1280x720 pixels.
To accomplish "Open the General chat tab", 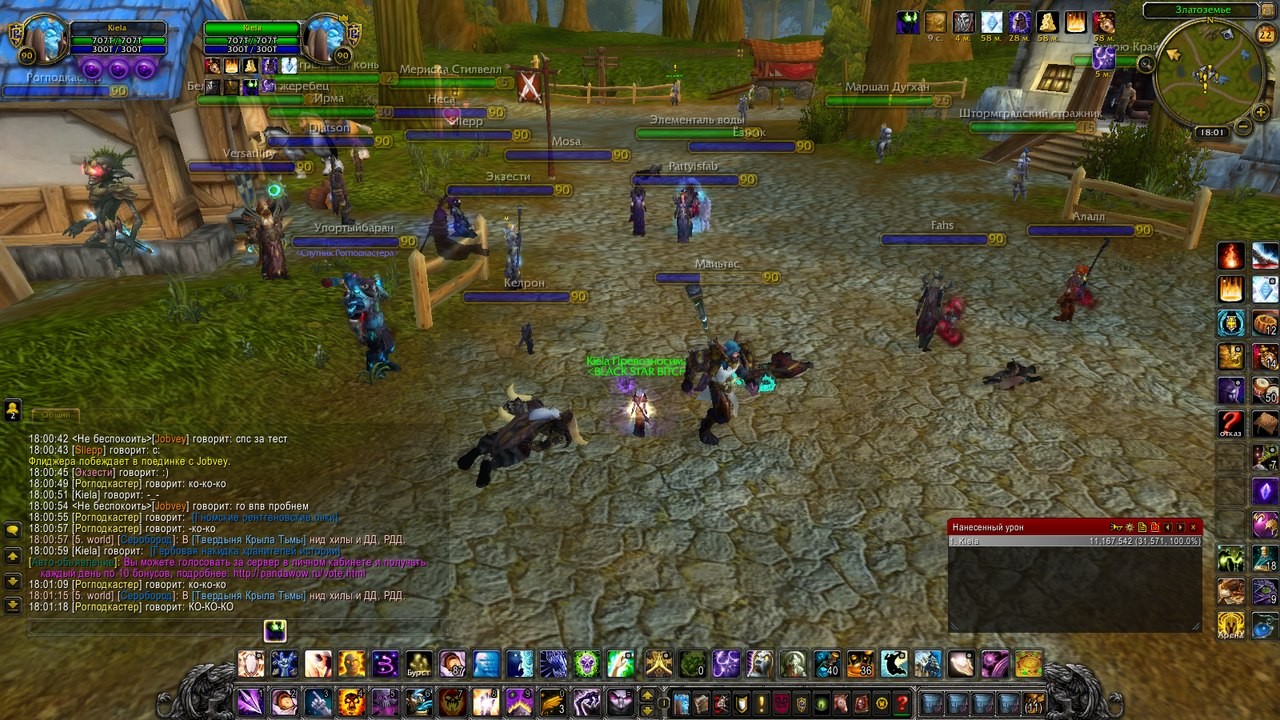I will click(x=53, y=415).
